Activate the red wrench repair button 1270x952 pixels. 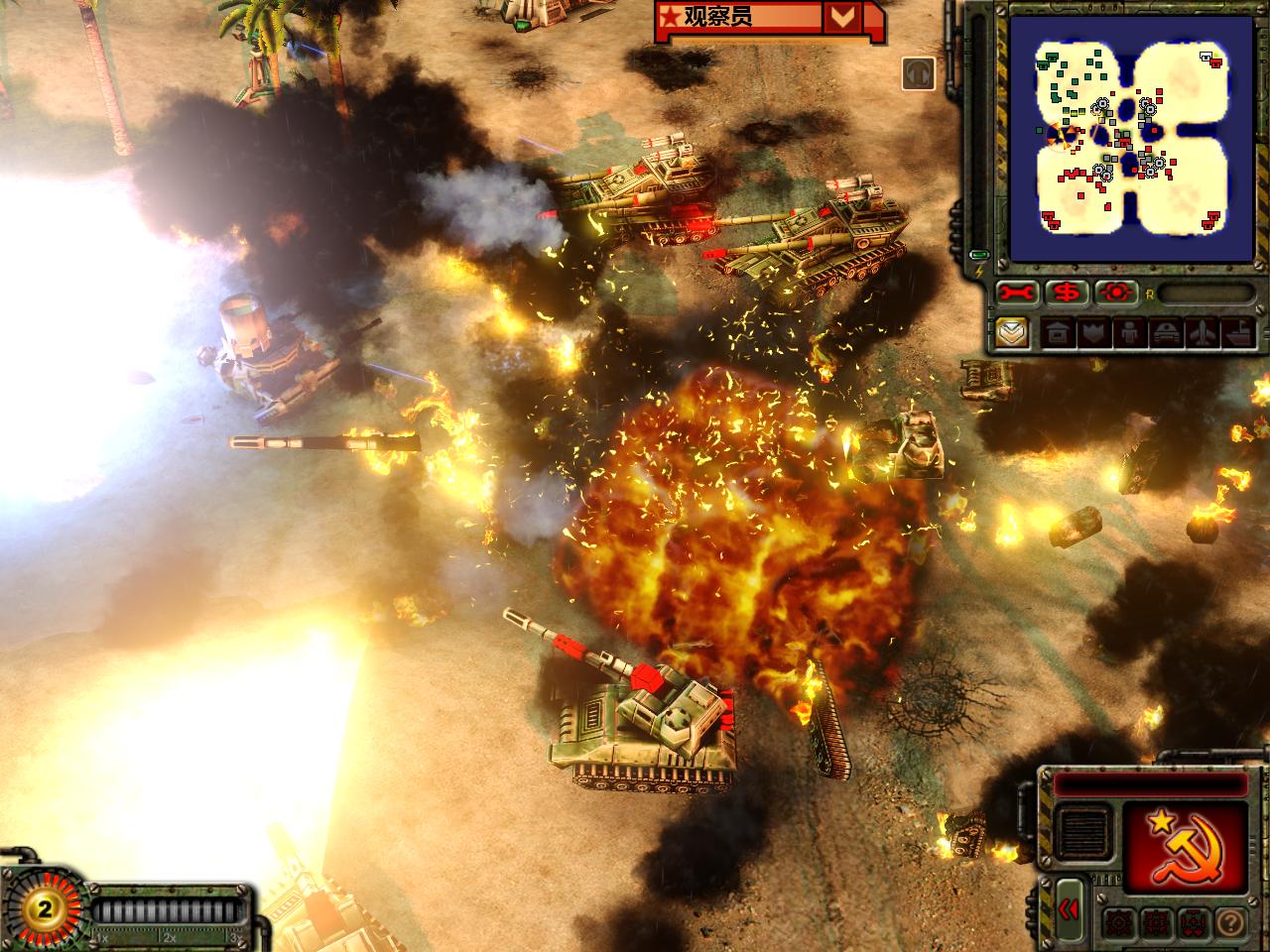[1021, 293]
